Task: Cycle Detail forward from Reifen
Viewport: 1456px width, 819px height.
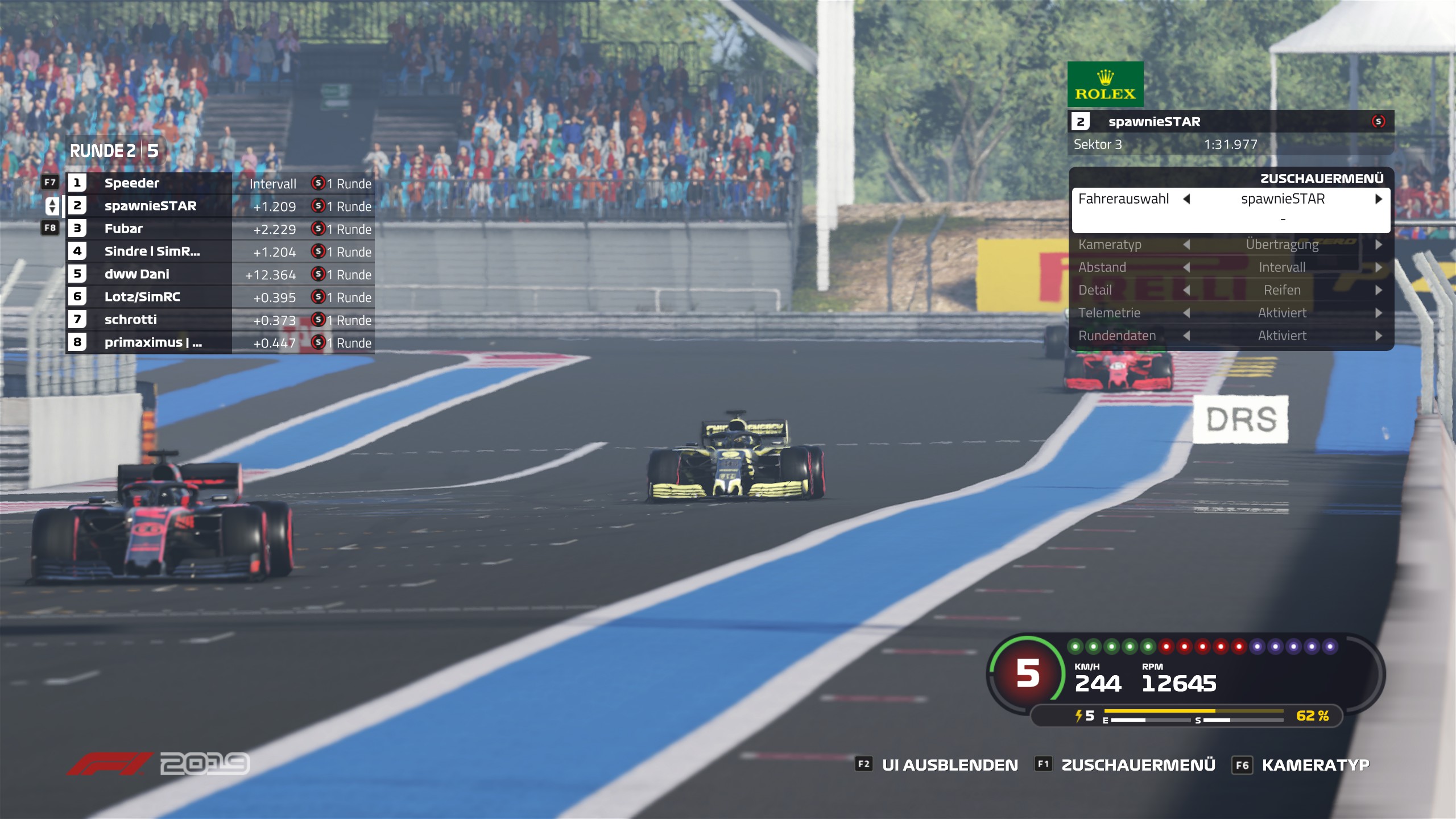Action: tap(1379, 290)
